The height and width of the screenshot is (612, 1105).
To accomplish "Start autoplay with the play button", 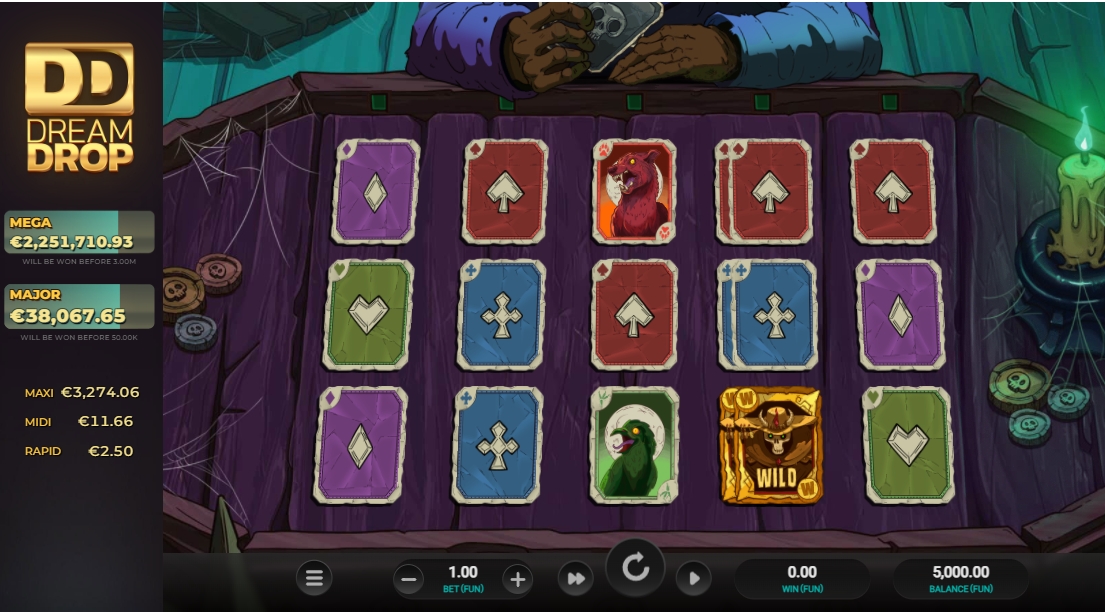I will (x=693, y=578).
